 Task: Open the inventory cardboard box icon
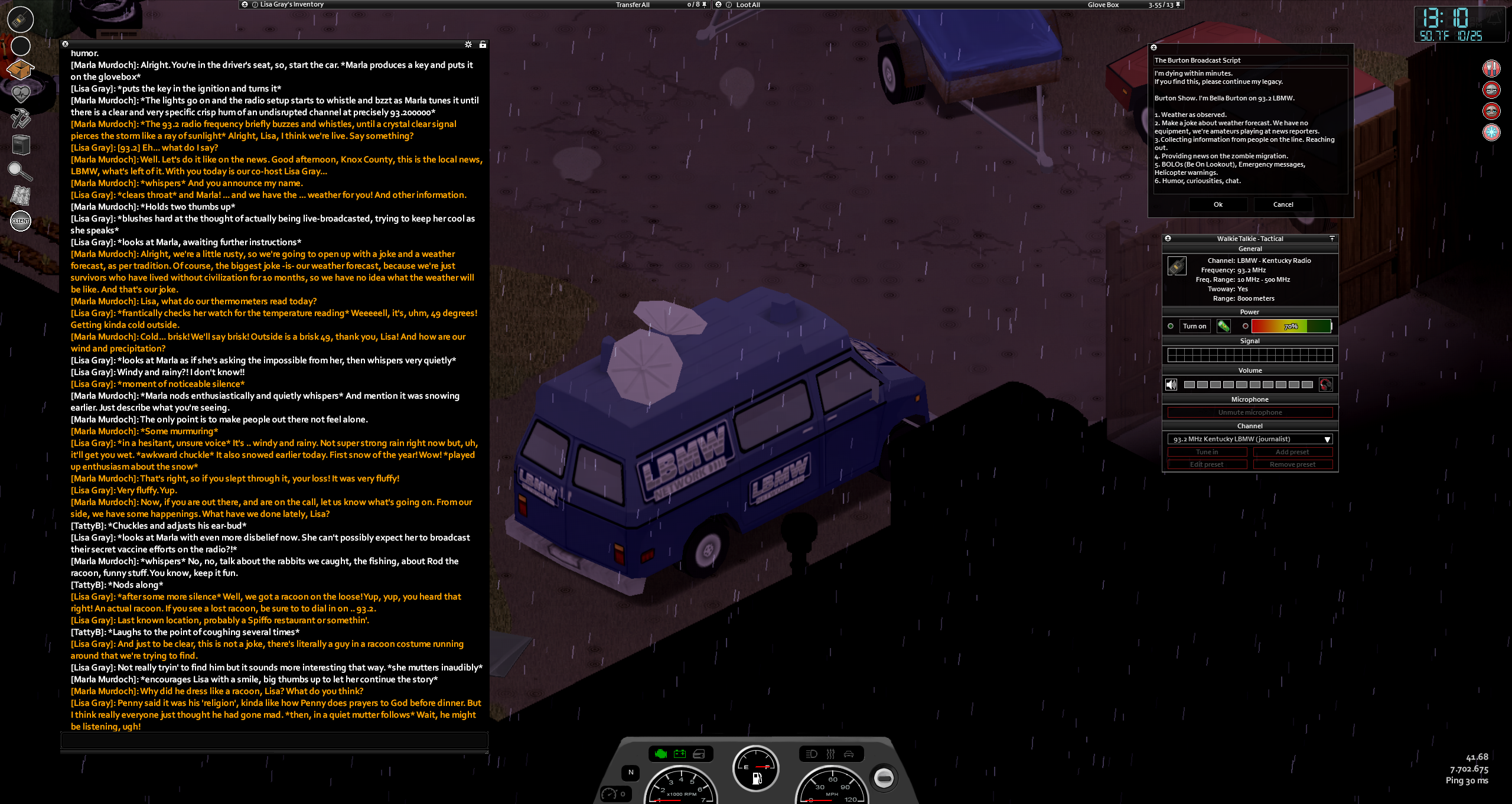pyautogui.click(x=20, y=70)
